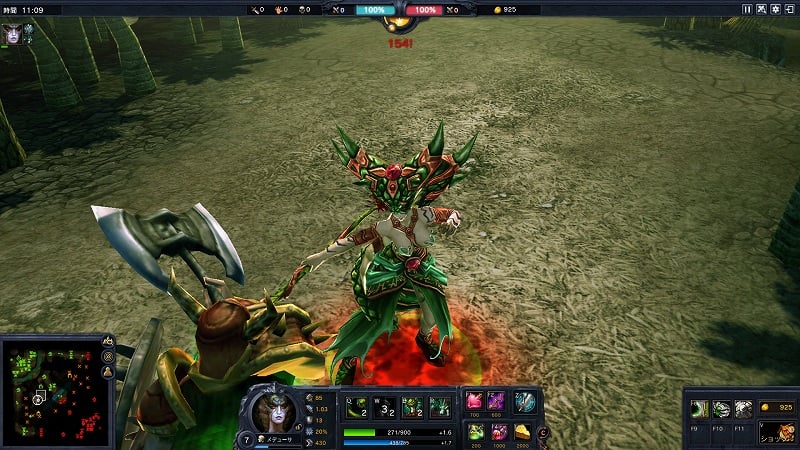Click the hero portrait icon below the timer
Image resolution: width=800 pixels, height=450 pixels.
(12, 31)
